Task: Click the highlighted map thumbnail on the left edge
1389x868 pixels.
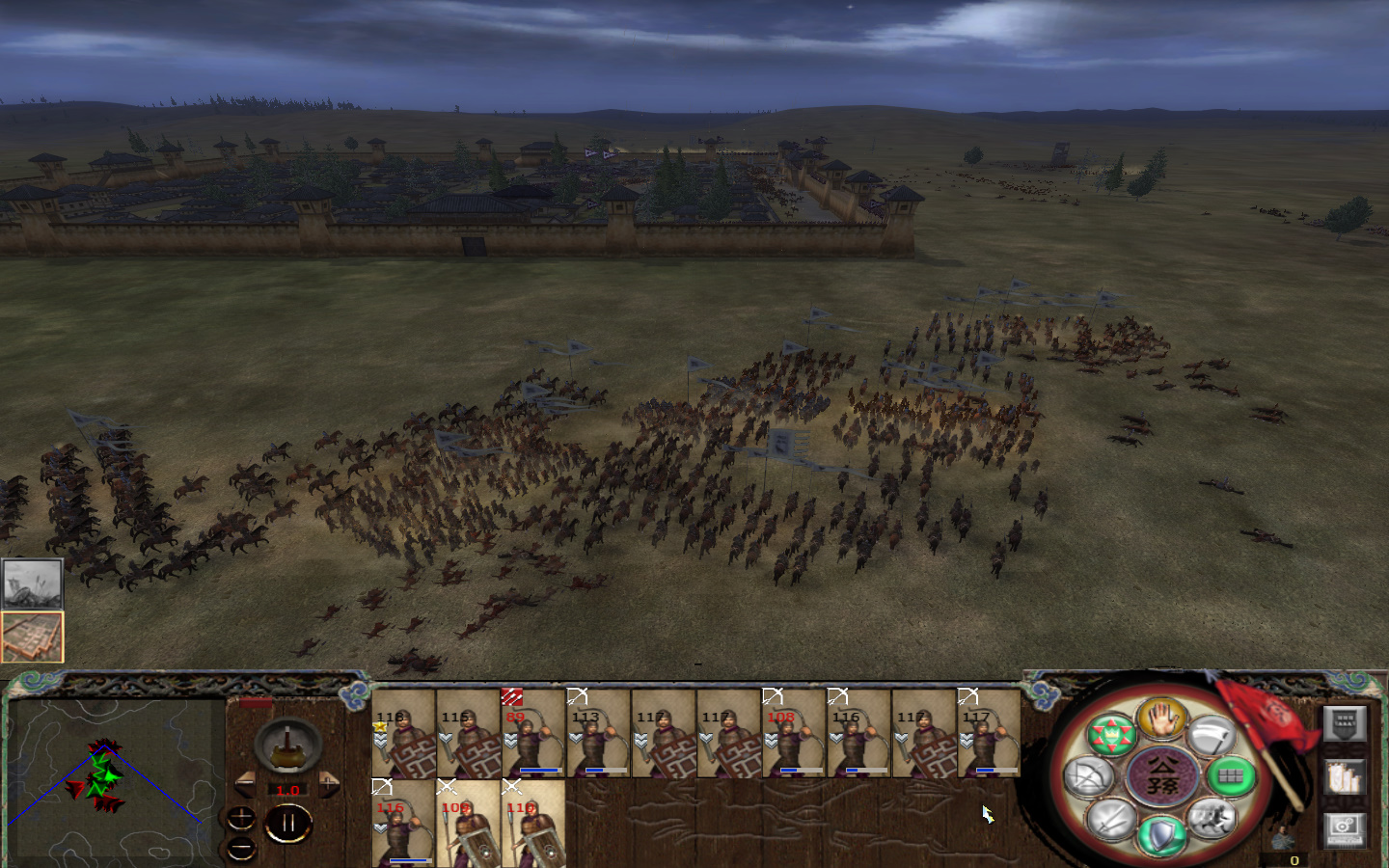Action: [x=32, y=637]
